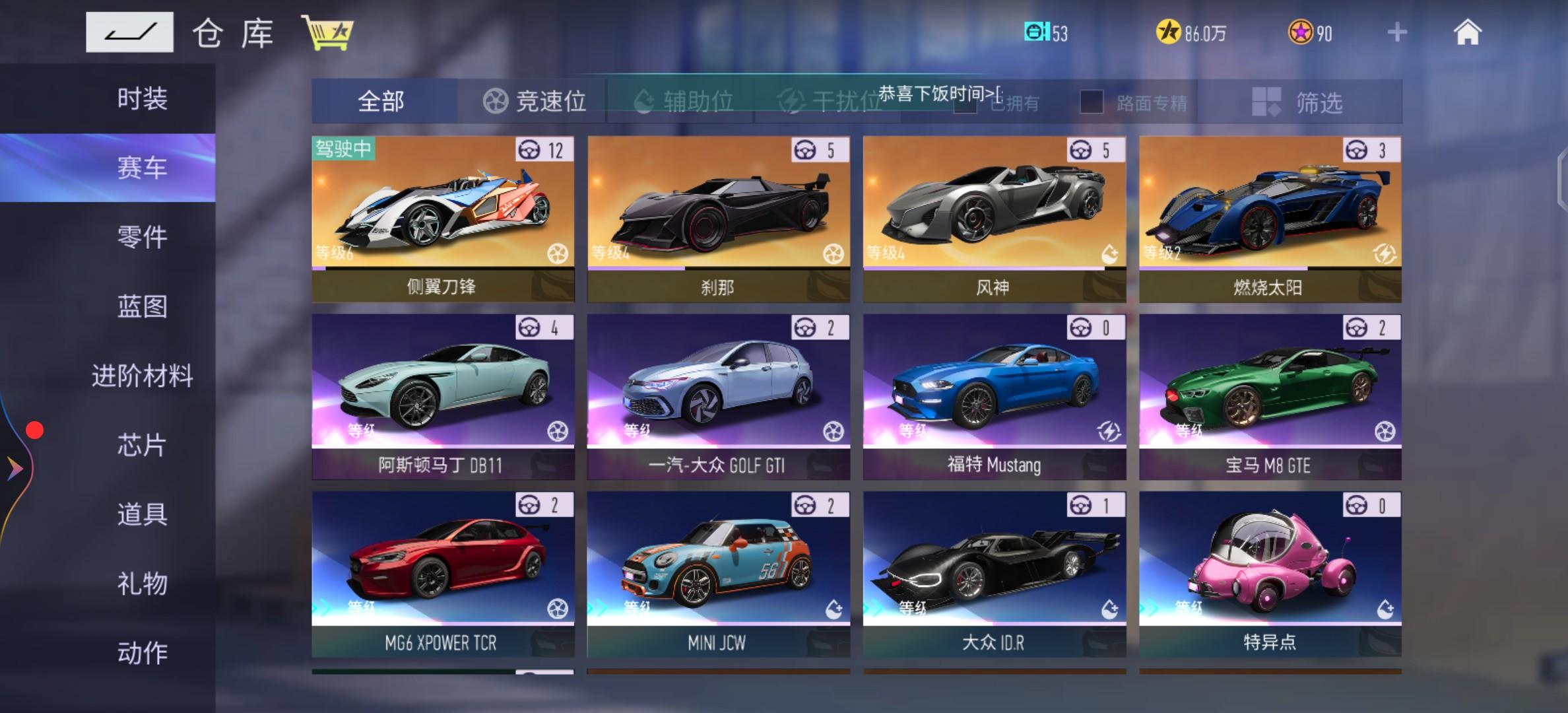Click the home icon in top right corner
Screen dimensions: 1568x713
(x=1466, y=31)
